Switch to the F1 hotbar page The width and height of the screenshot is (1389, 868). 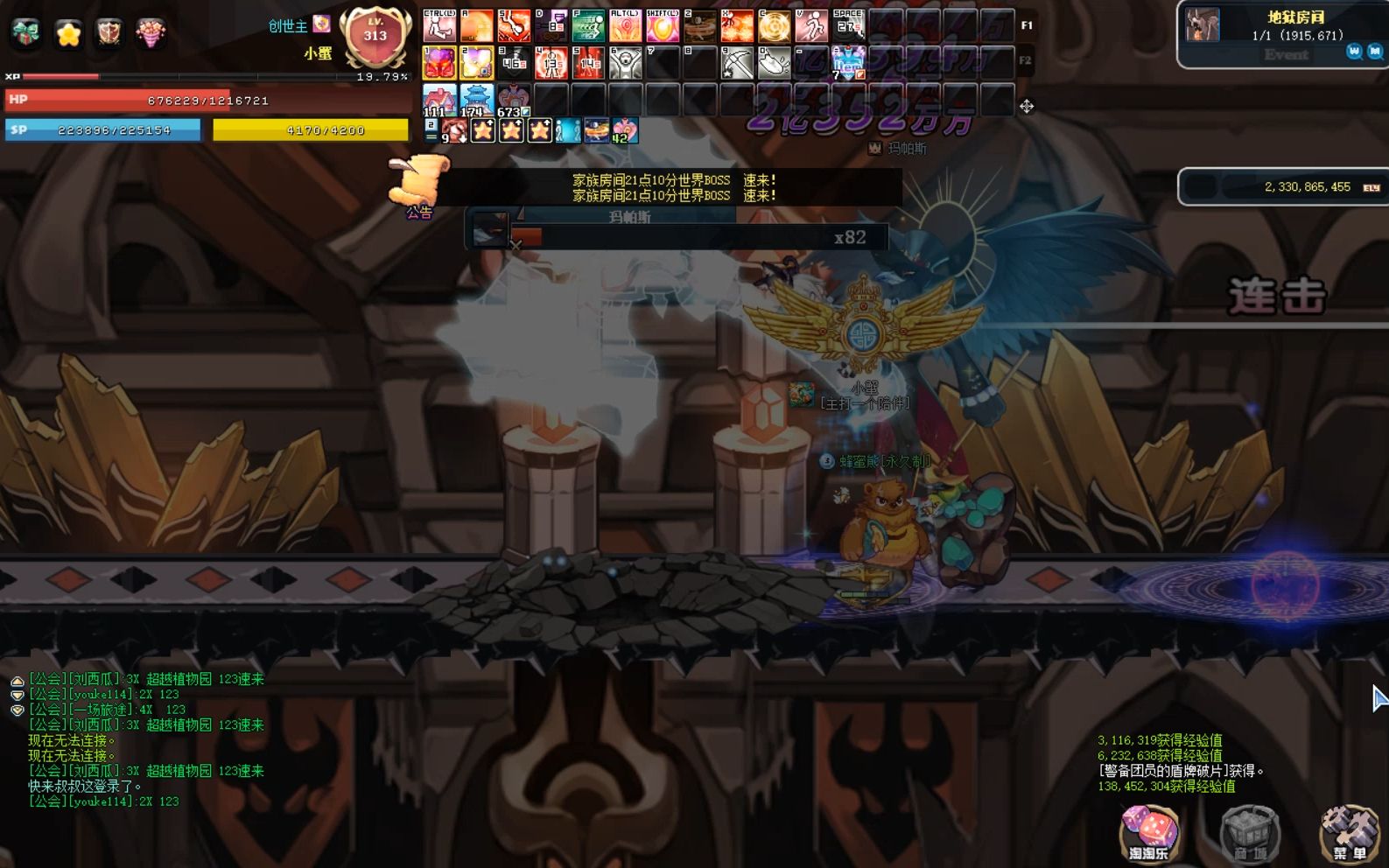click(x=1027, y=25)
